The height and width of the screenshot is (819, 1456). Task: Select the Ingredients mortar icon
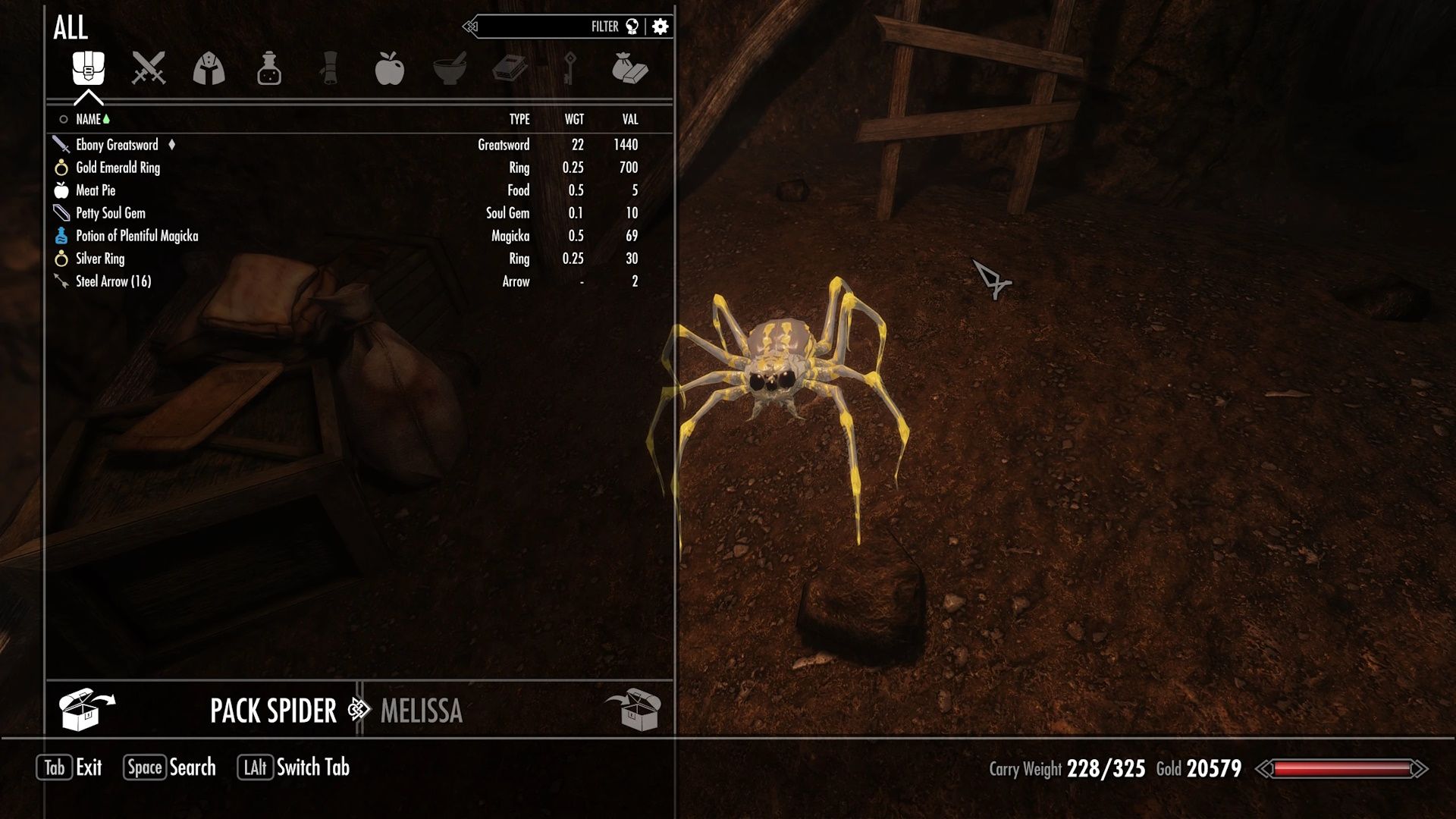click(450, 69)
